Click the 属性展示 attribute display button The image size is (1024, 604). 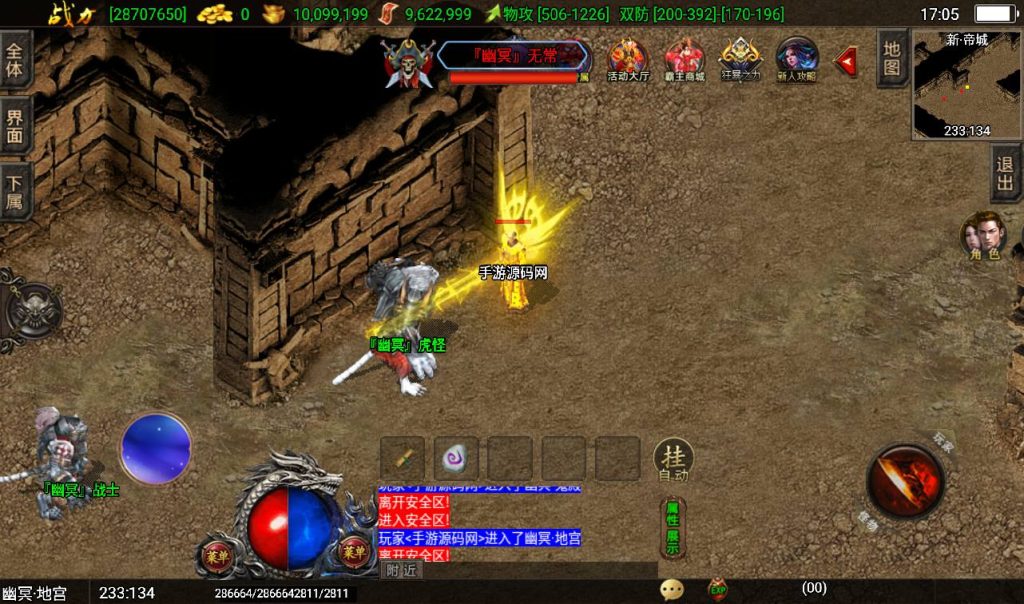click(x=672, y=528)
